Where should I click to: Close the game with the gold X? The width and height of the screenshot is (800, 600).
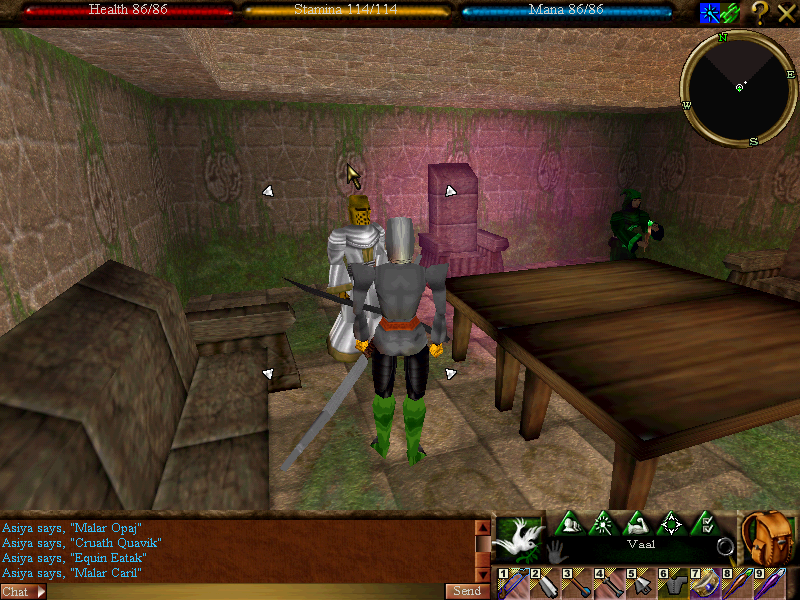click(x=786, y=13)
